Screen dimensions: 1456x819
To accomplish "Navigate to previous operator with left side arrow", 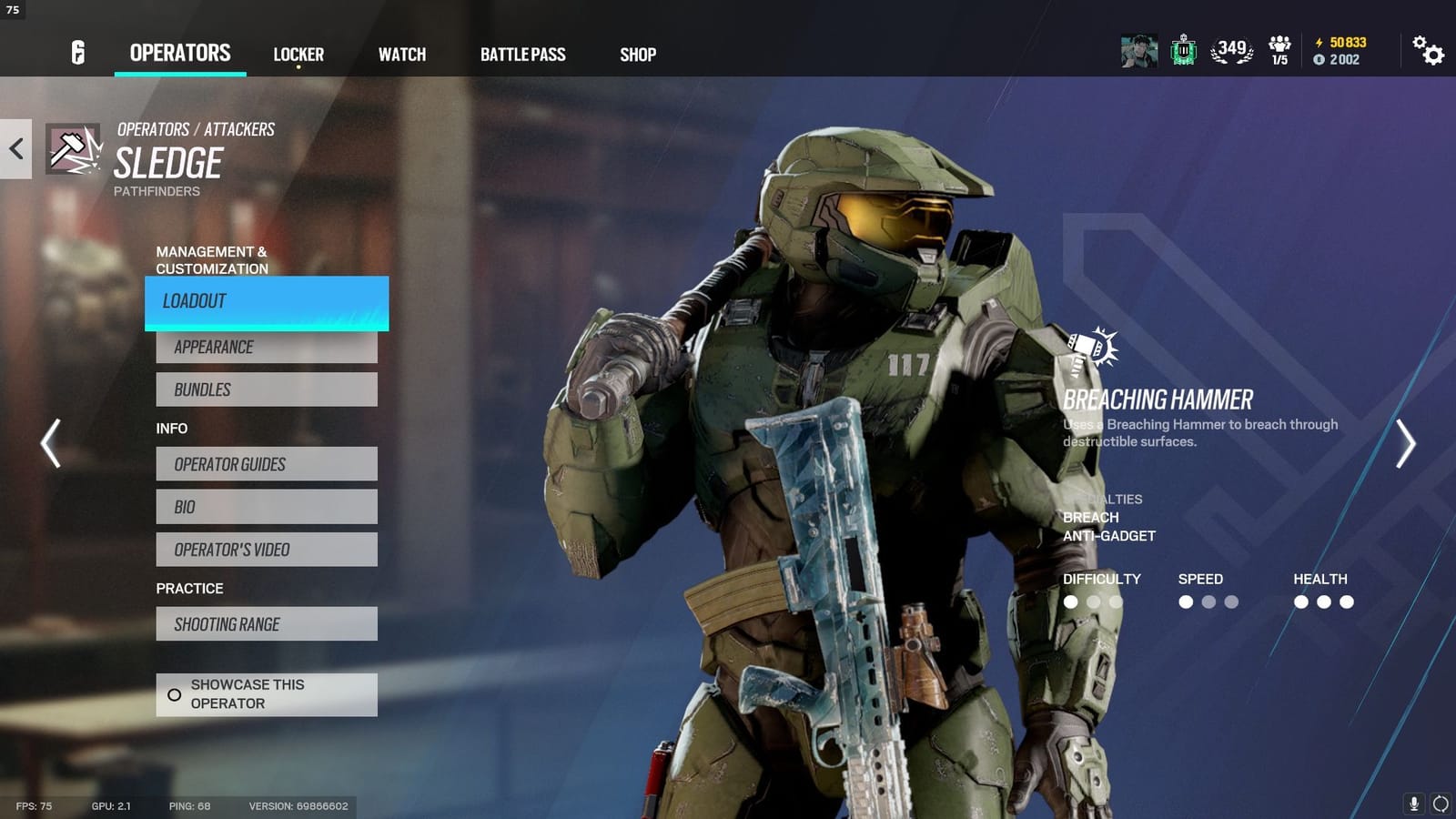I will point(51,441).
